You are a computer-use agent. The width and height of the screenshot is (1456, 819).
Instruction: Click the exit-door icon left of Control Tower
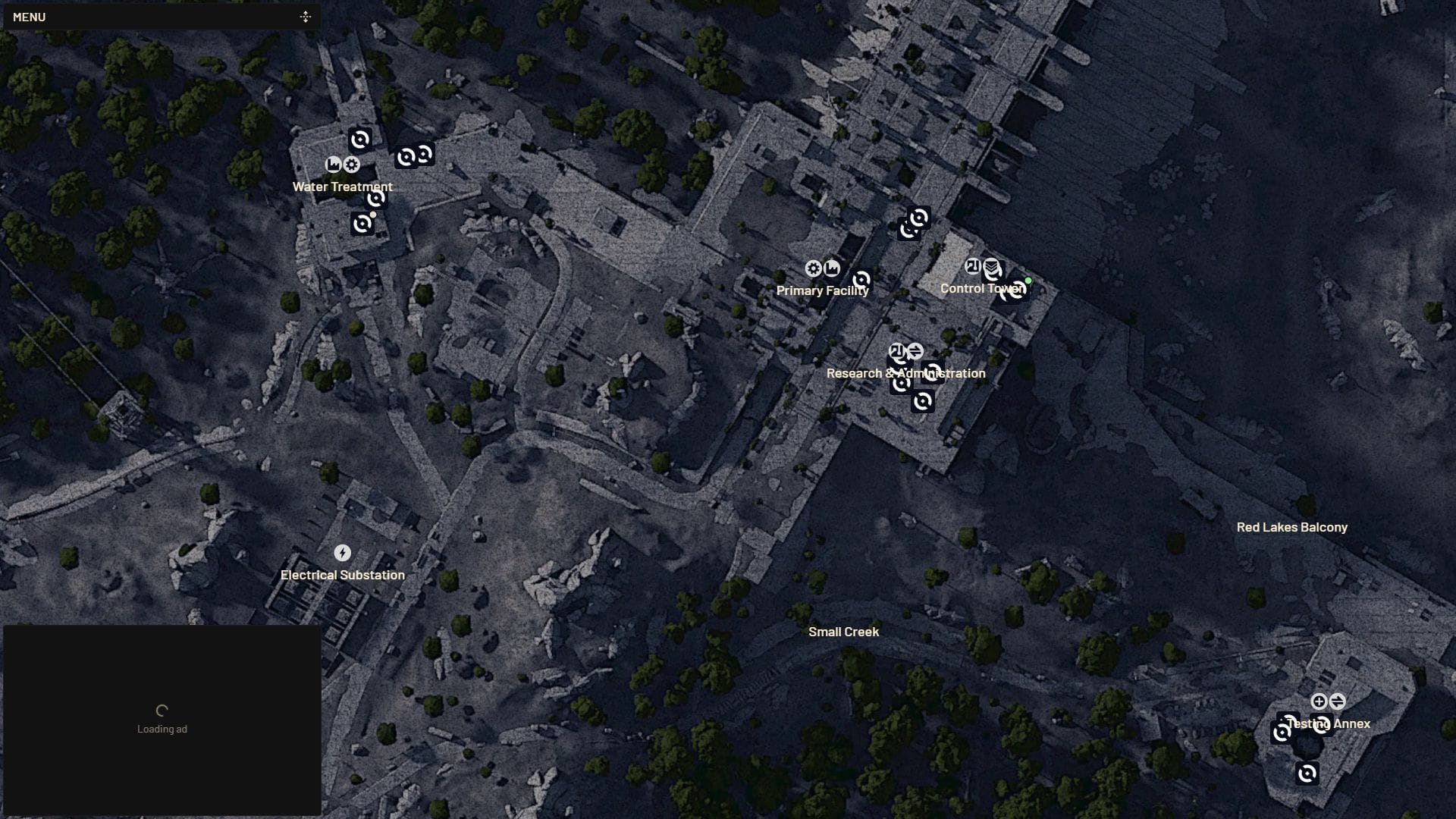974,265
